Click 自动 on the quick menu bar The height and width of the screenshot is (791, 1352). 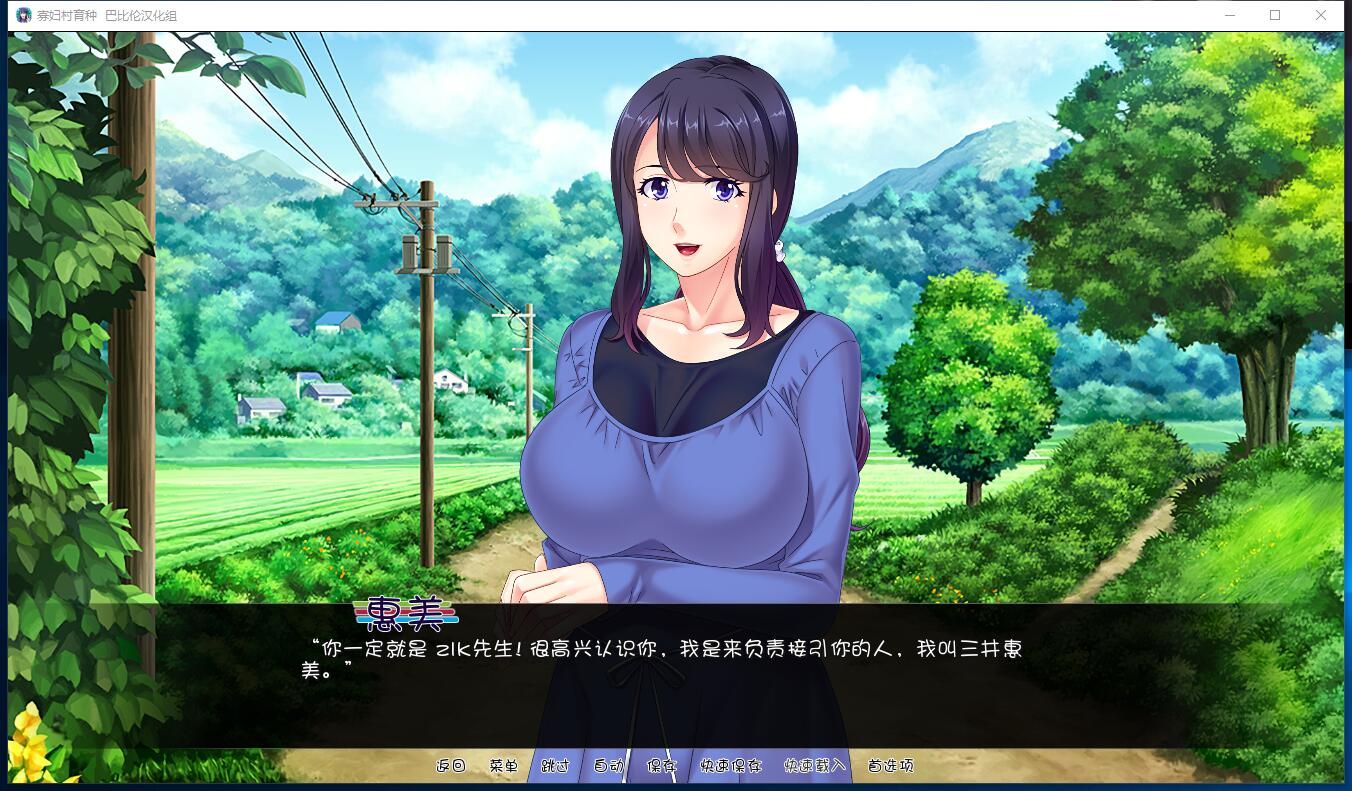click(609, 765)
